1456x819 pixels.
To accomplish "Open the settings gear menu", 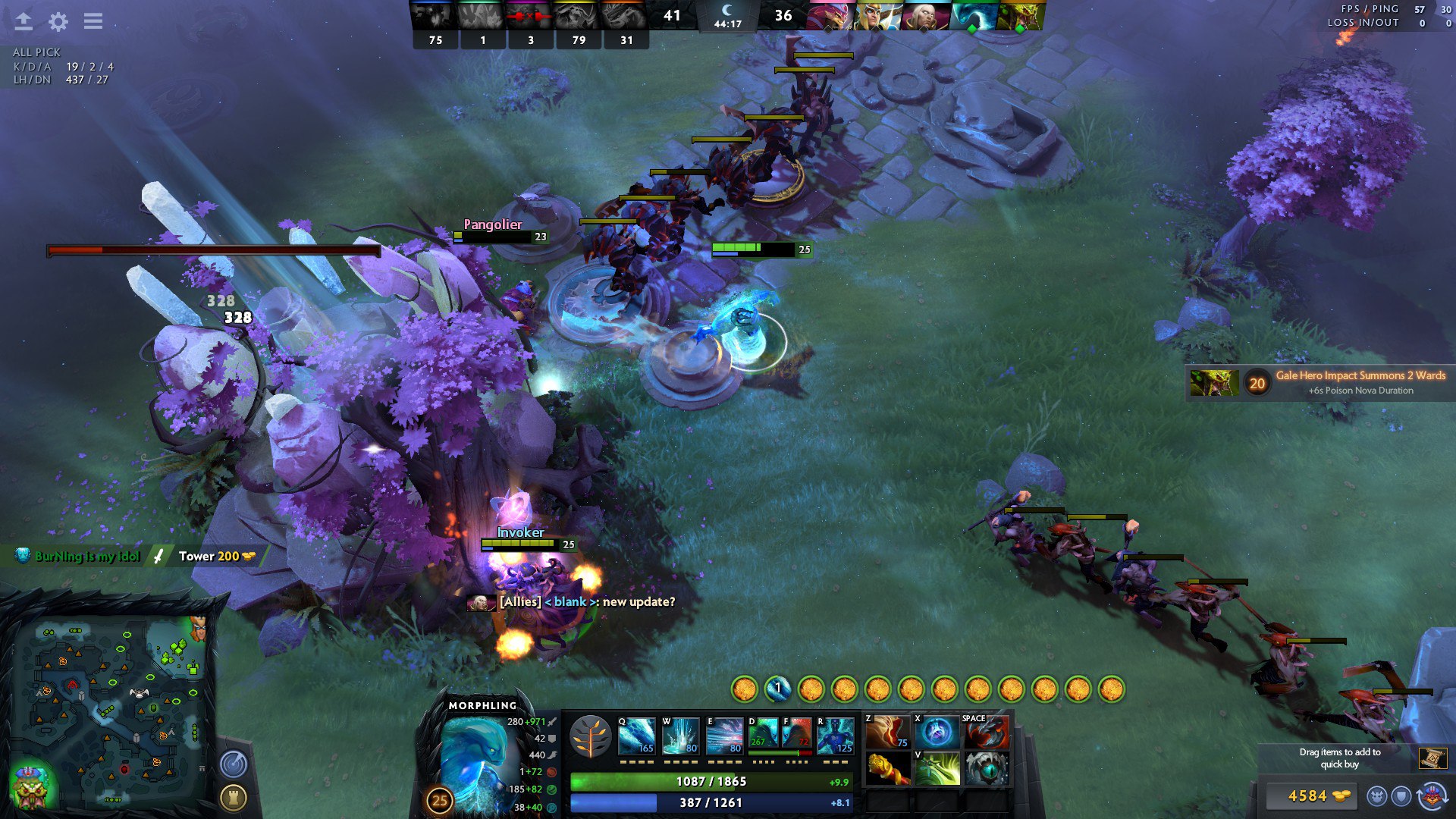I will pos(58,21).
